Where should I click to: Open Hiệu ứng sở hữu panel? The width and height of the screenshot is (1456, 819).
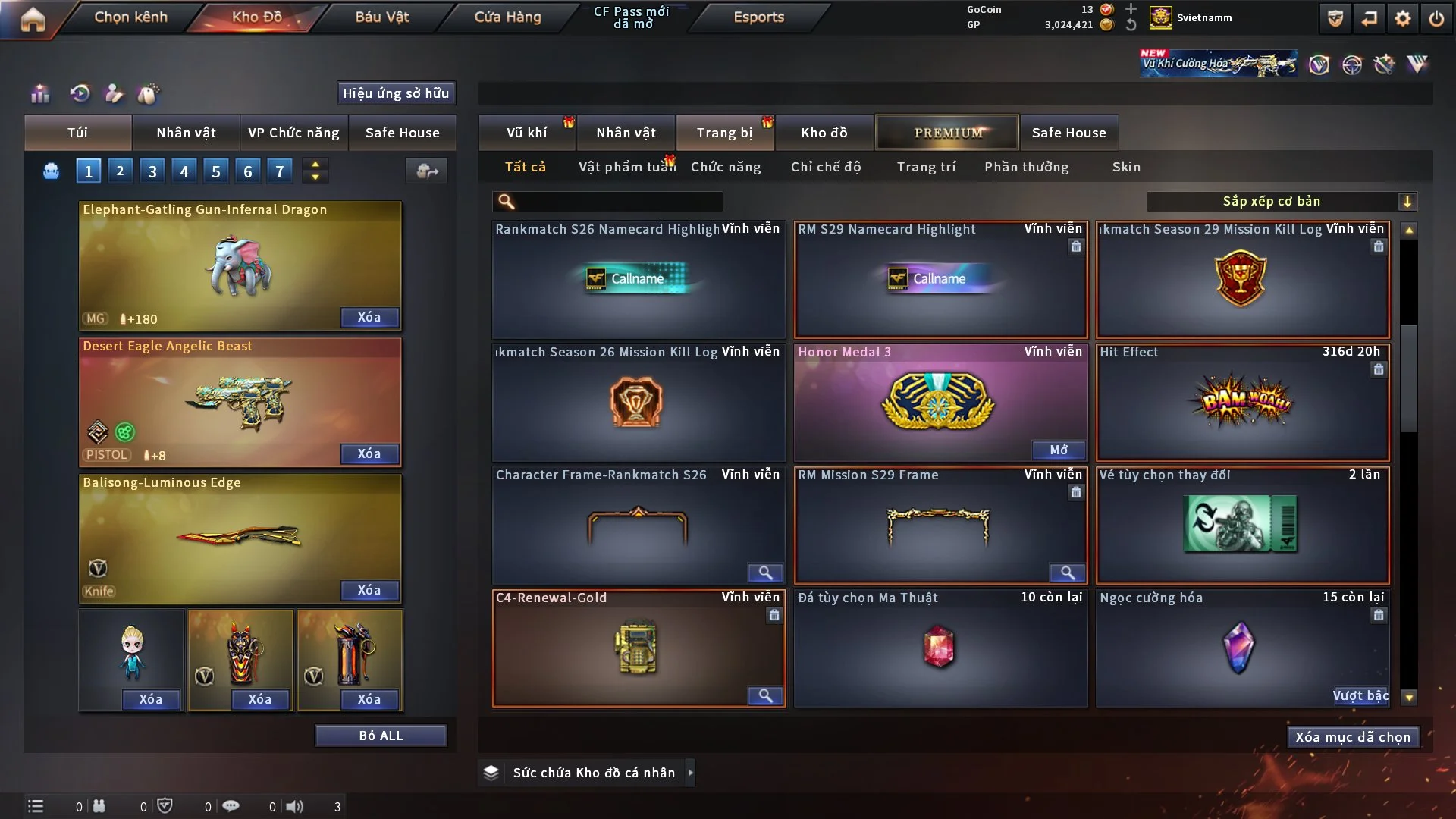tap(396, 93)
